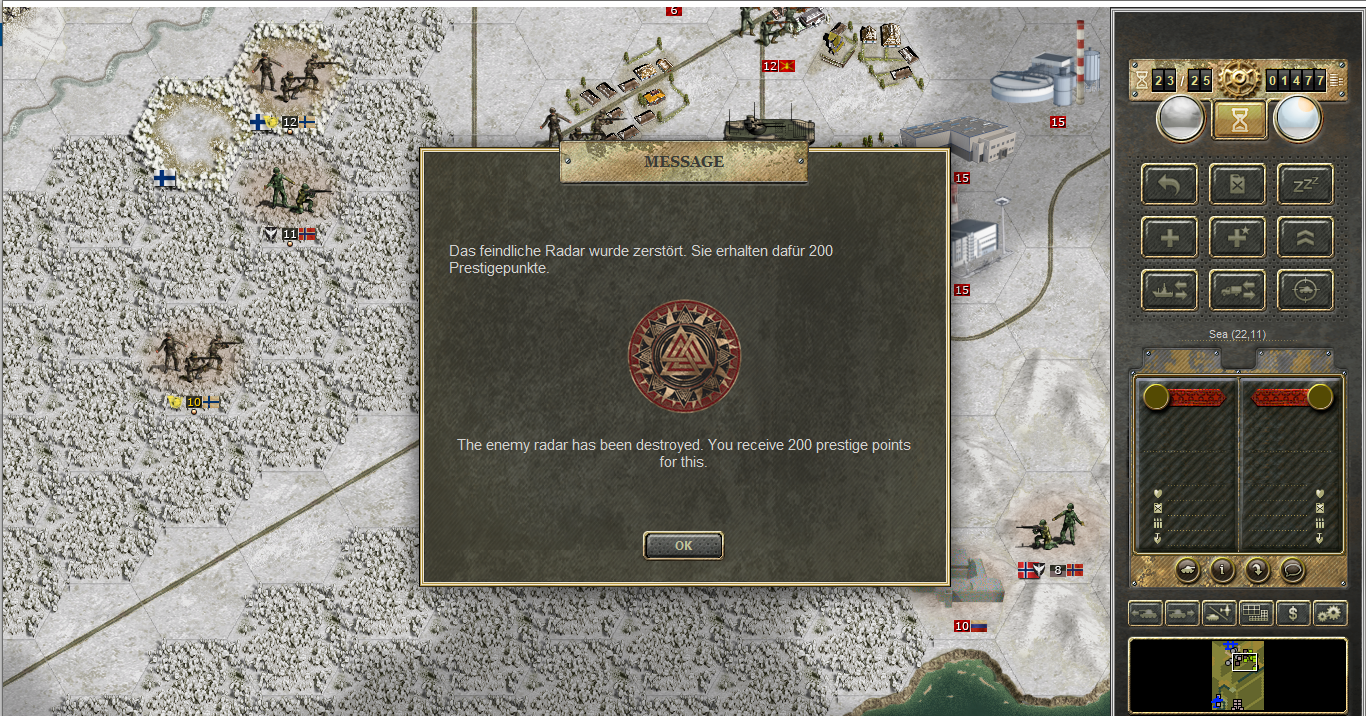Select the tank with left arrow button
This screenshot has height=716, width=1366.
pos(1145,613)
